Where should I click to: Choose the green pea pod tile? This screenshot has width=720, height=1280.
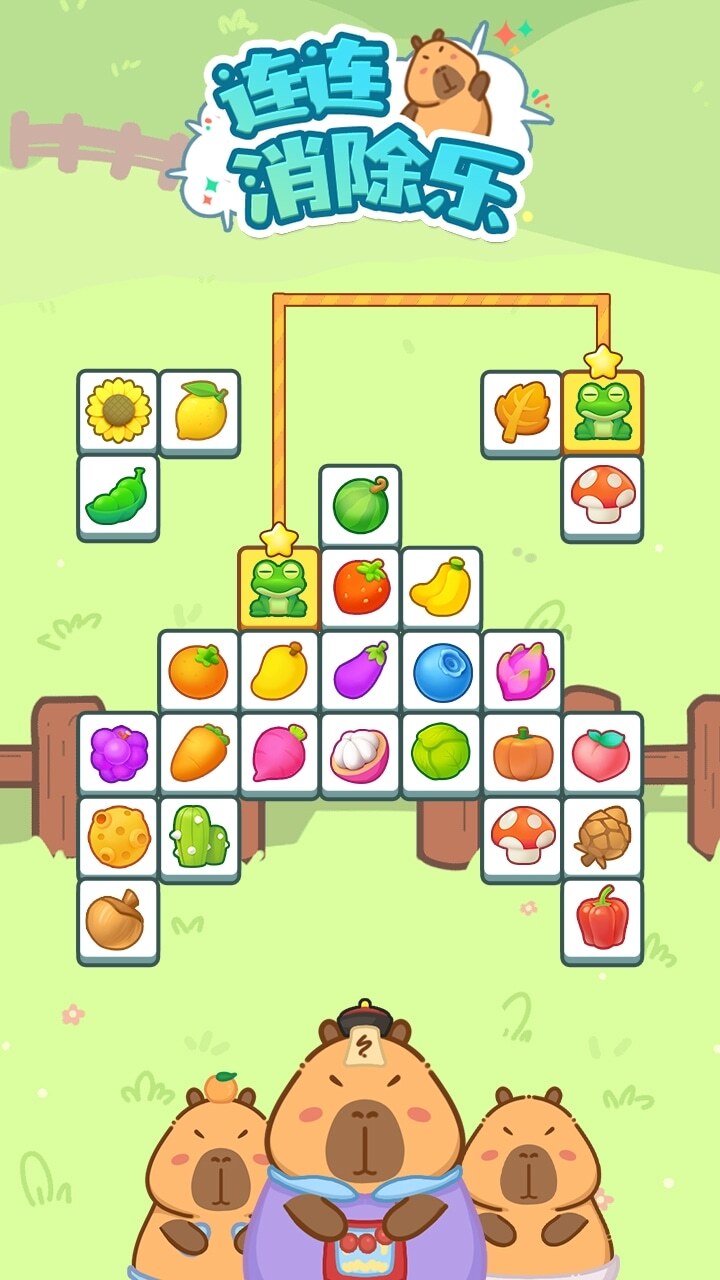[118, 496]
